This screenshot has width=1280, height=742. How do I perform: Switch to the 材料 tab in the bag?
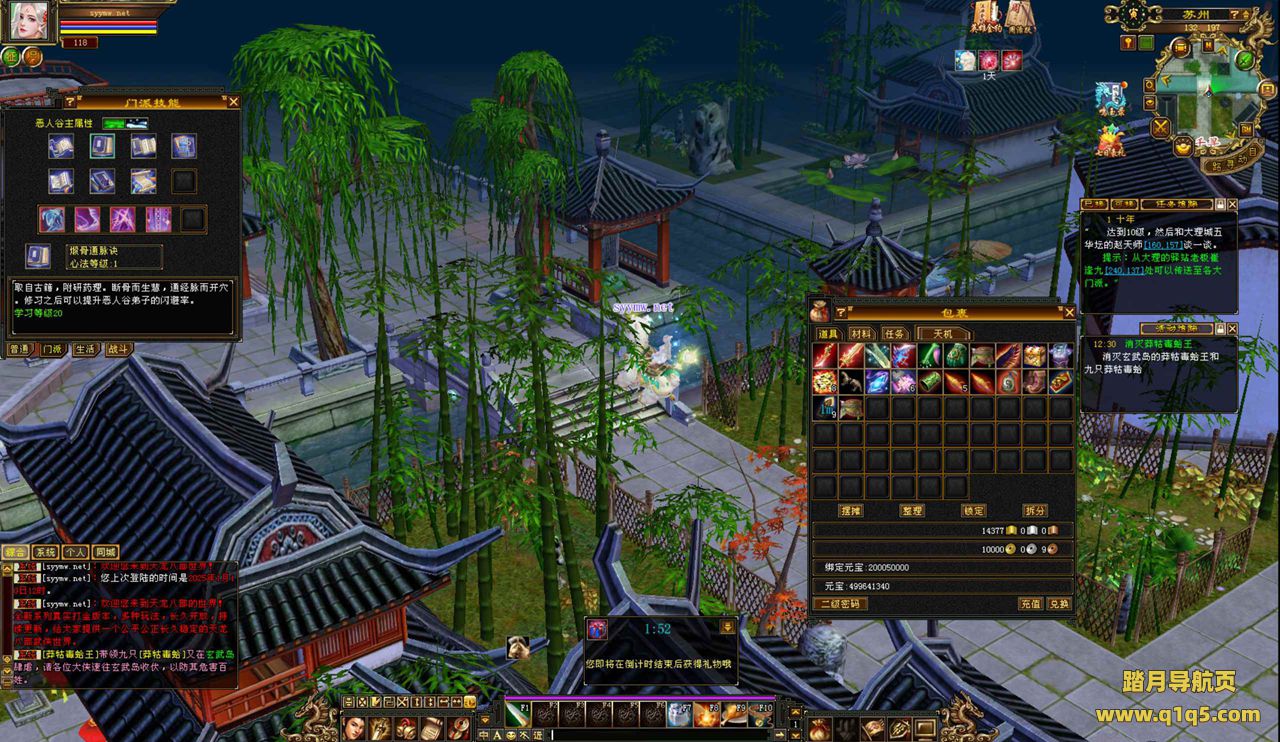pos(861,334)
